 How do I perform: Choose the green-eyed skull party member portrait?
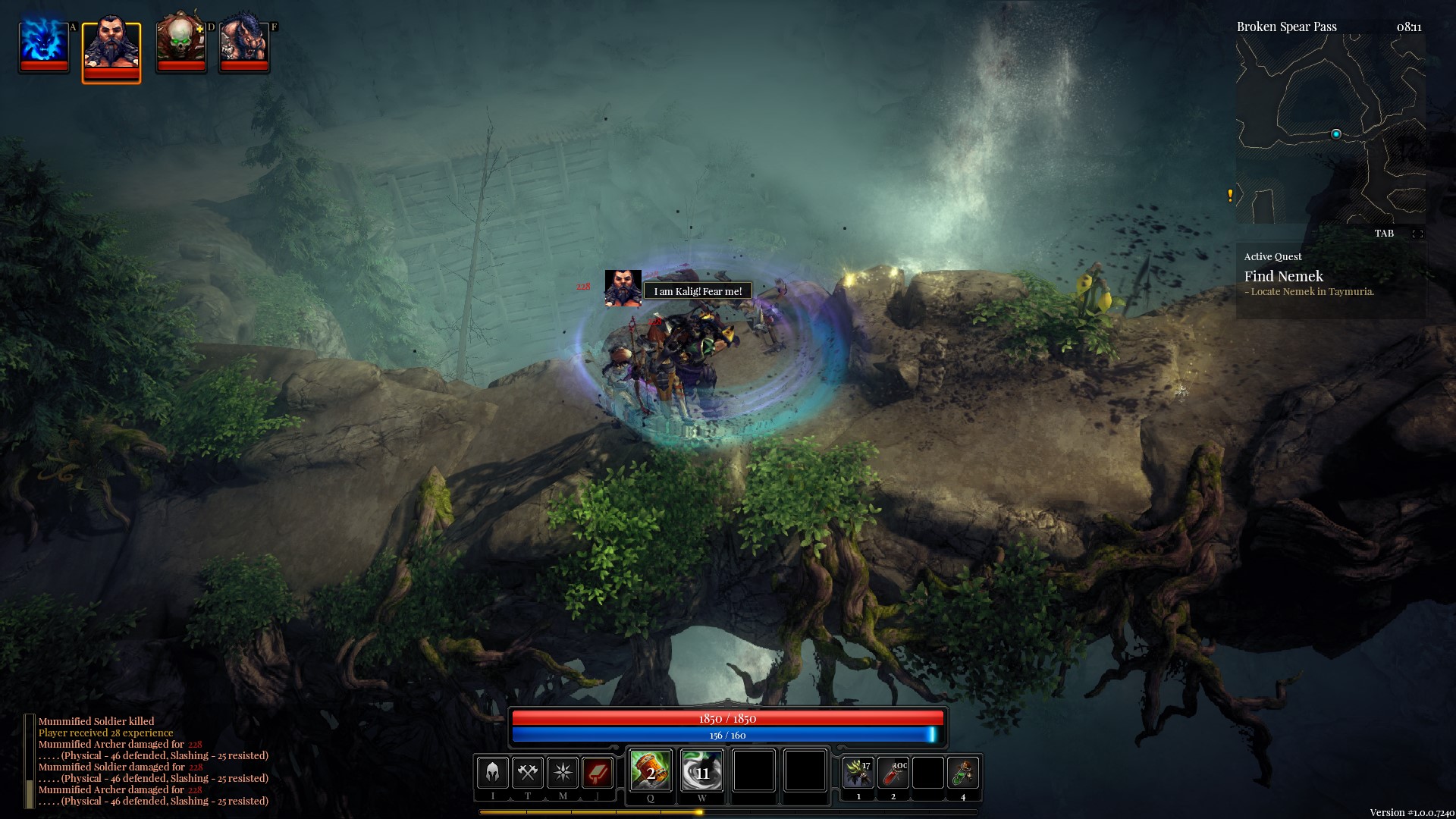[180, 42]
